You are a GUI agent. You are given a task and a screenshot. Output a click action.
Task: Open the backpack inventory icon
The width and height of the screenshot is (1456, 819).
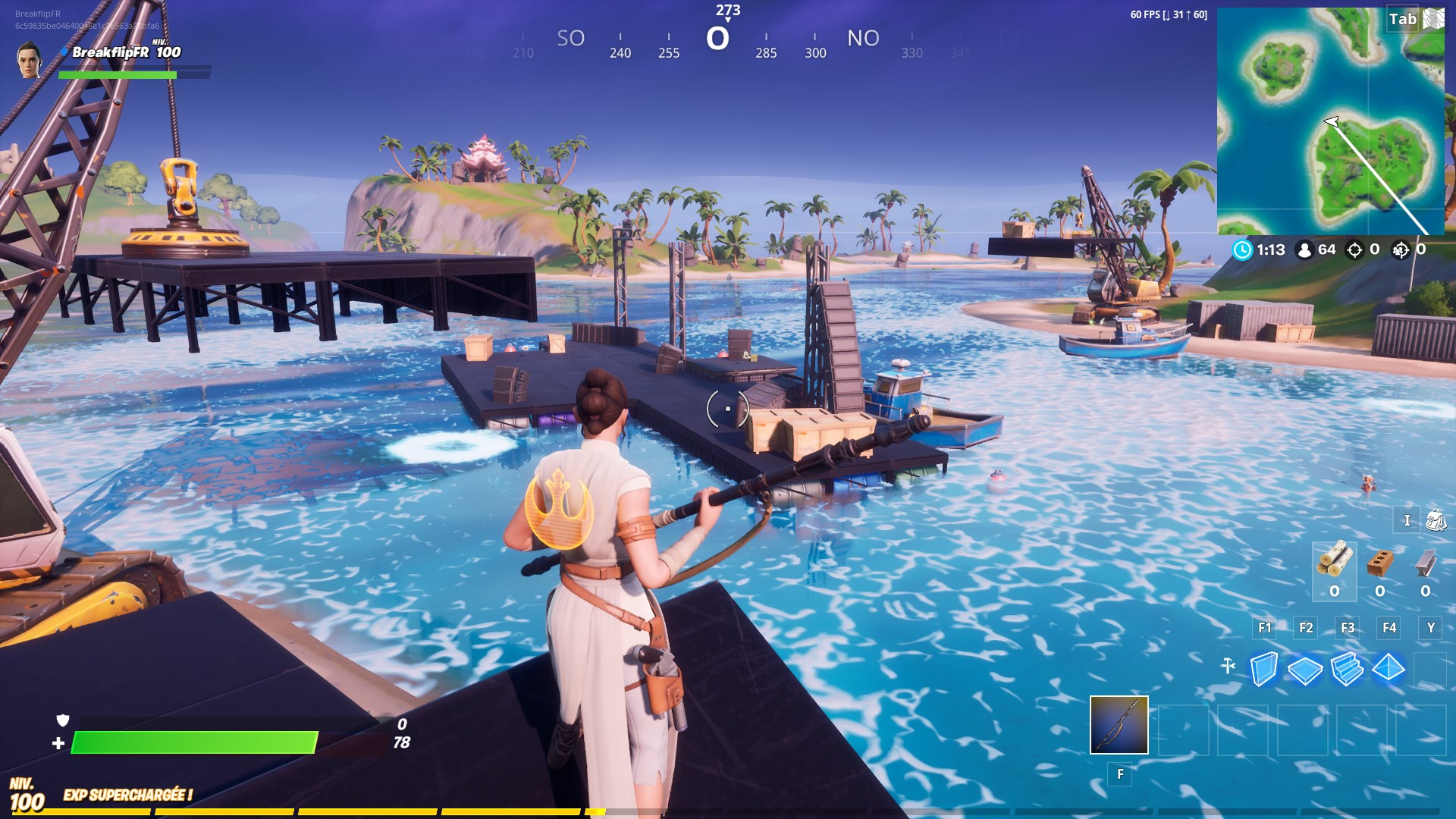tap(1436, 520)
